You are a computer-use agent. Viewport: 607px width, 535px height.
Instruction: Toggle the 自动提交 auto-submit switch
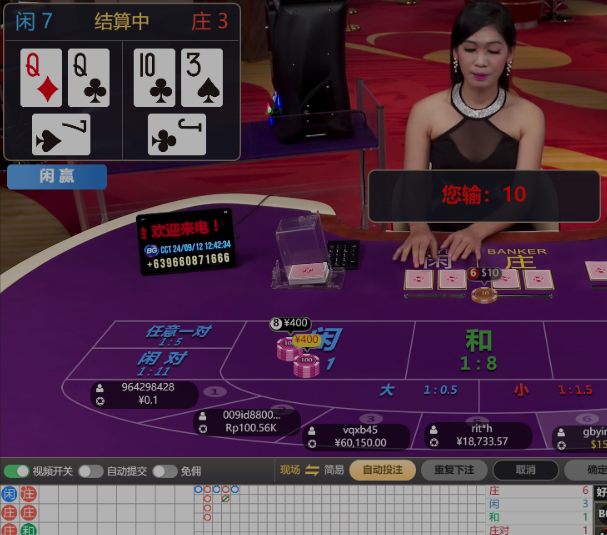(91, 471)
